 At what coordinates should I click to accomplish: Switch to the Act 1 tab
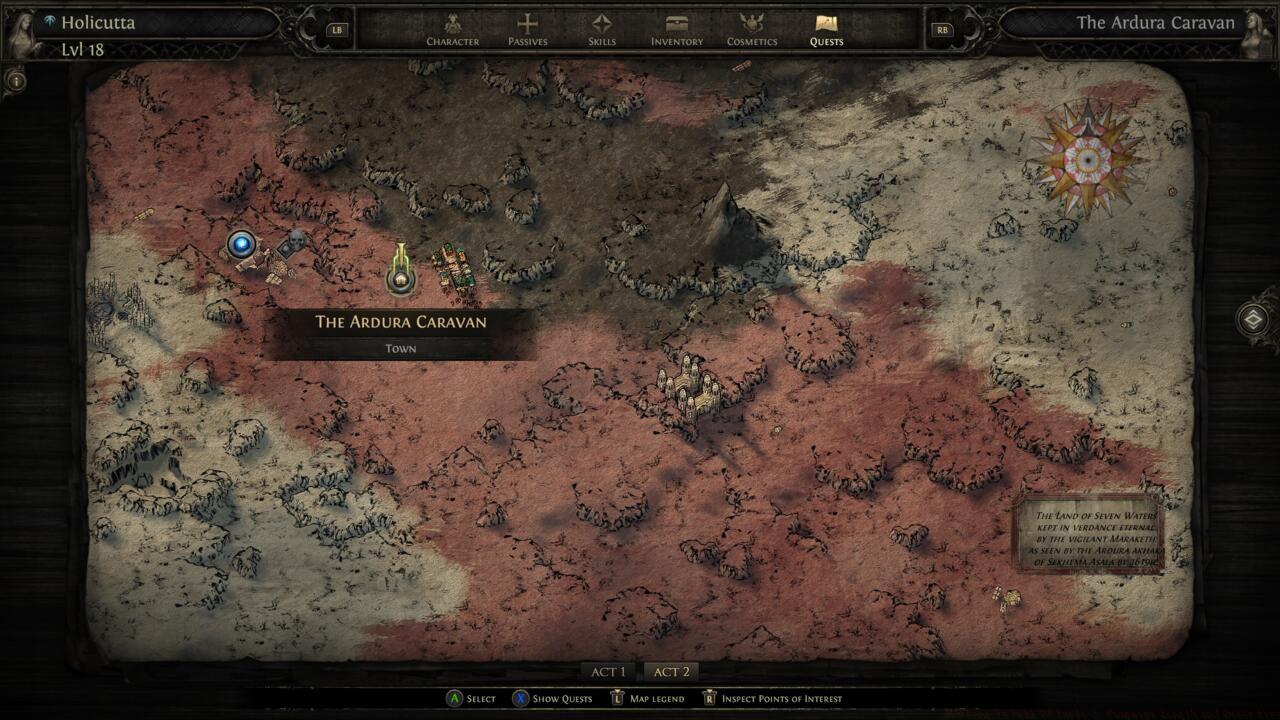(608, 672)
